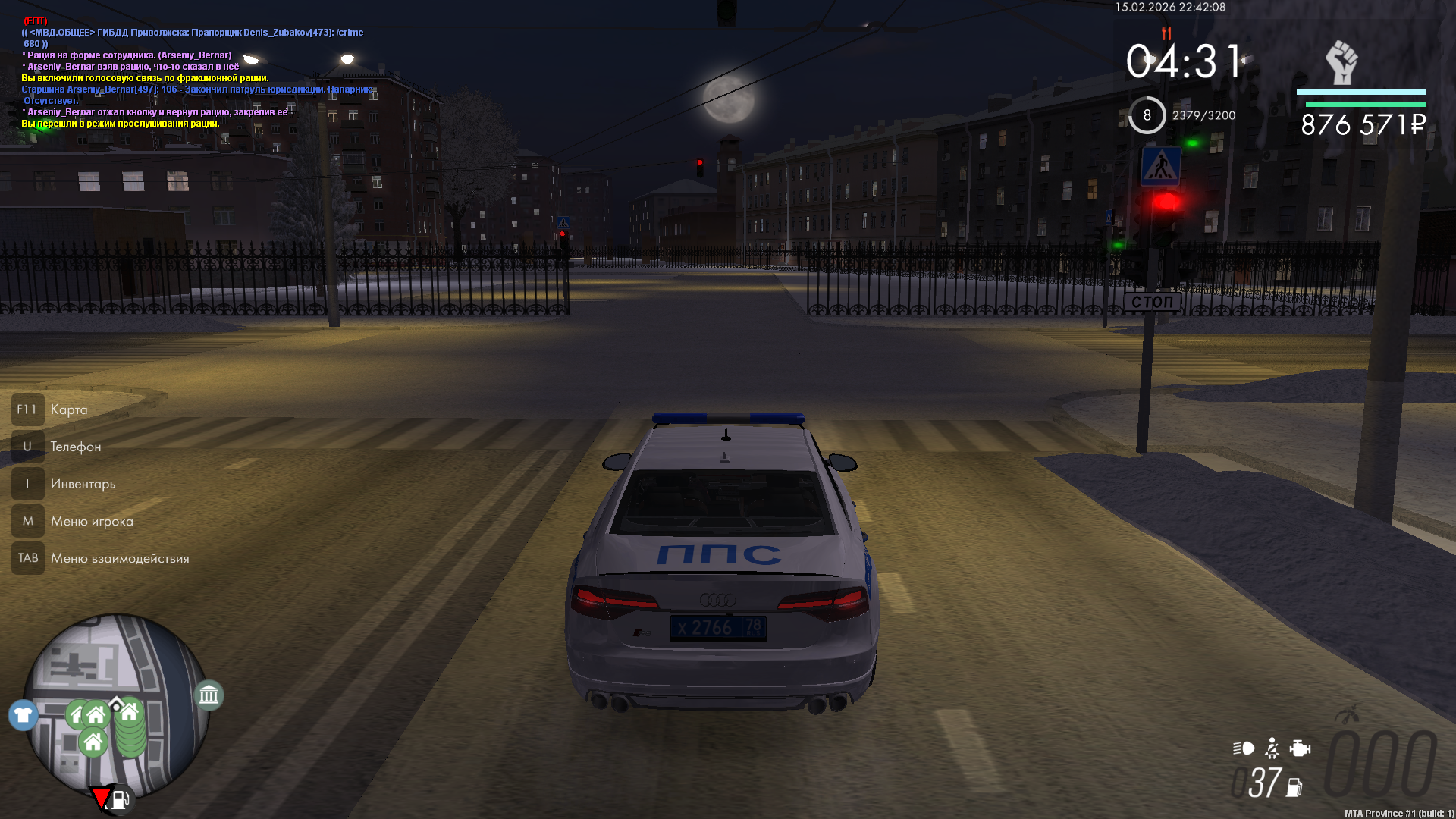Toggle the headlights indicator icon
1456x819 pixels.
[1244, 748]
